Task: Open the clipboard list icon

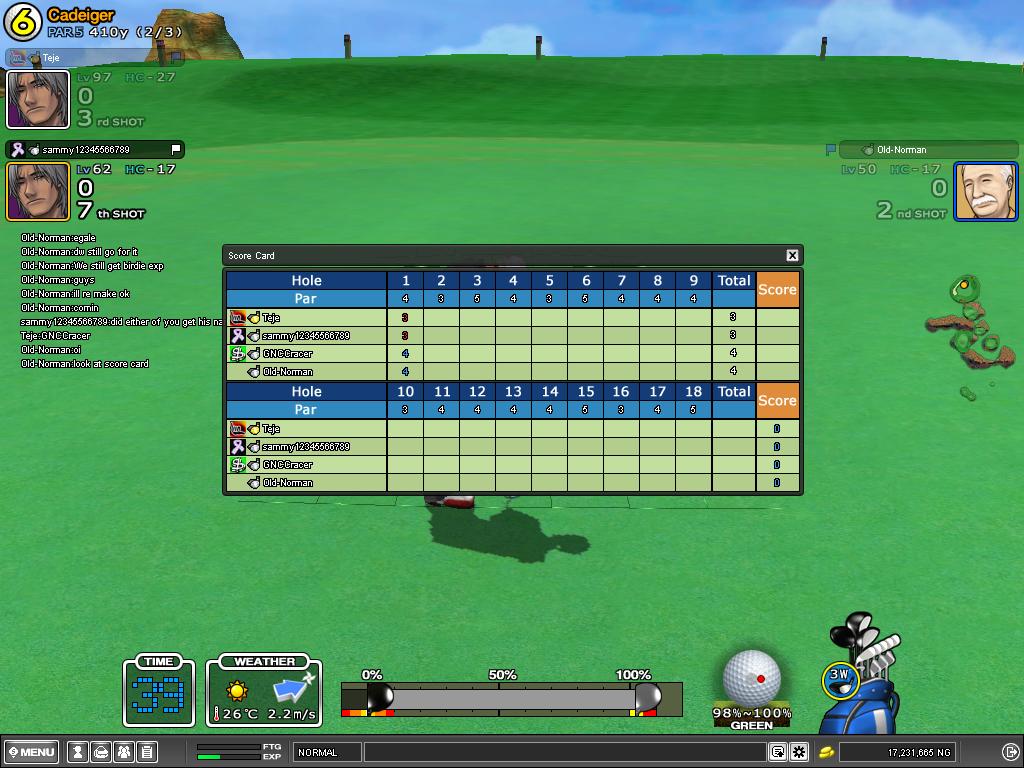Action: click(x=146, y=752)
